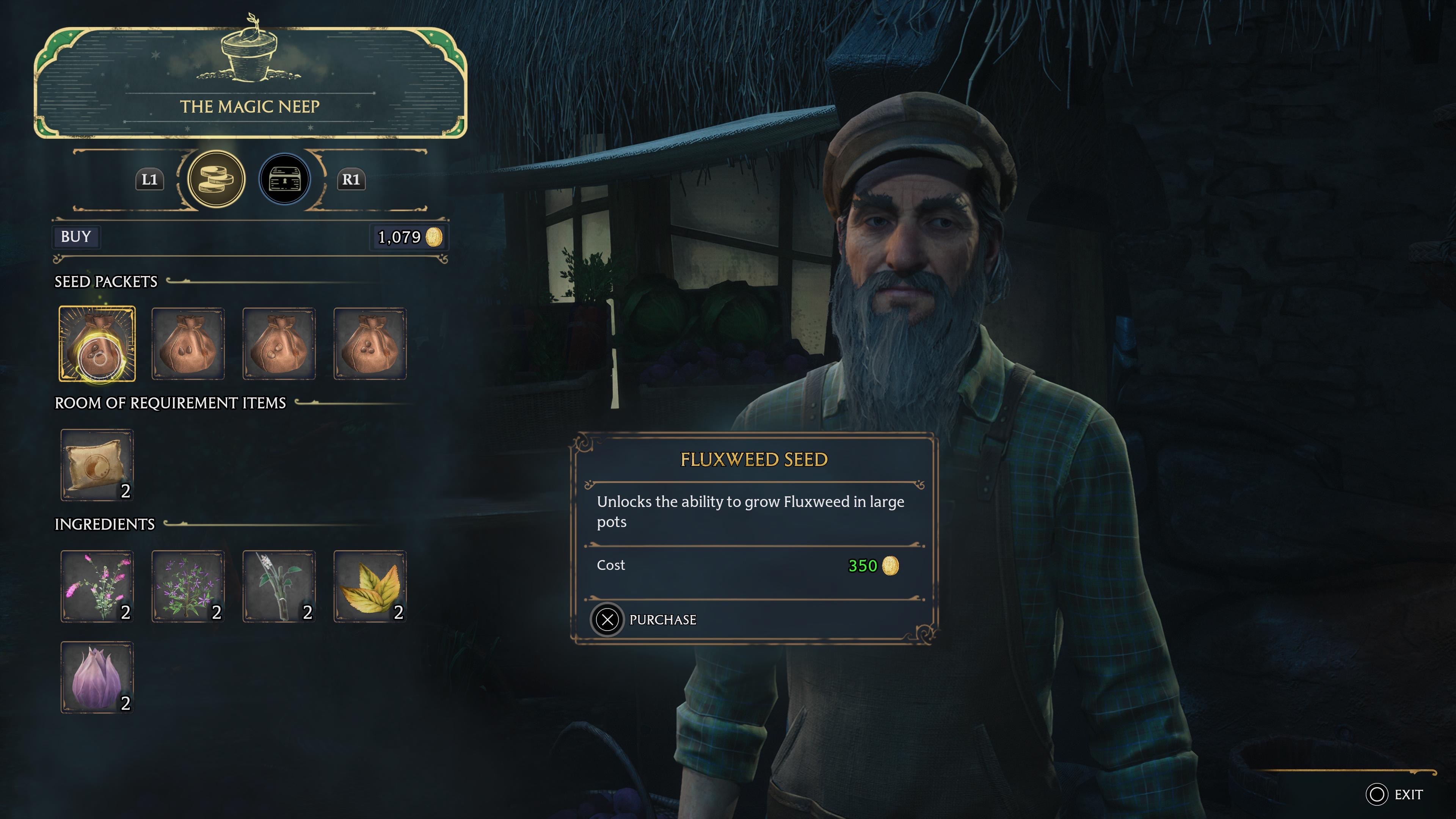Select the third seed packet bag
Viewport: 1456px width, 819px height.
click(279, 343)
